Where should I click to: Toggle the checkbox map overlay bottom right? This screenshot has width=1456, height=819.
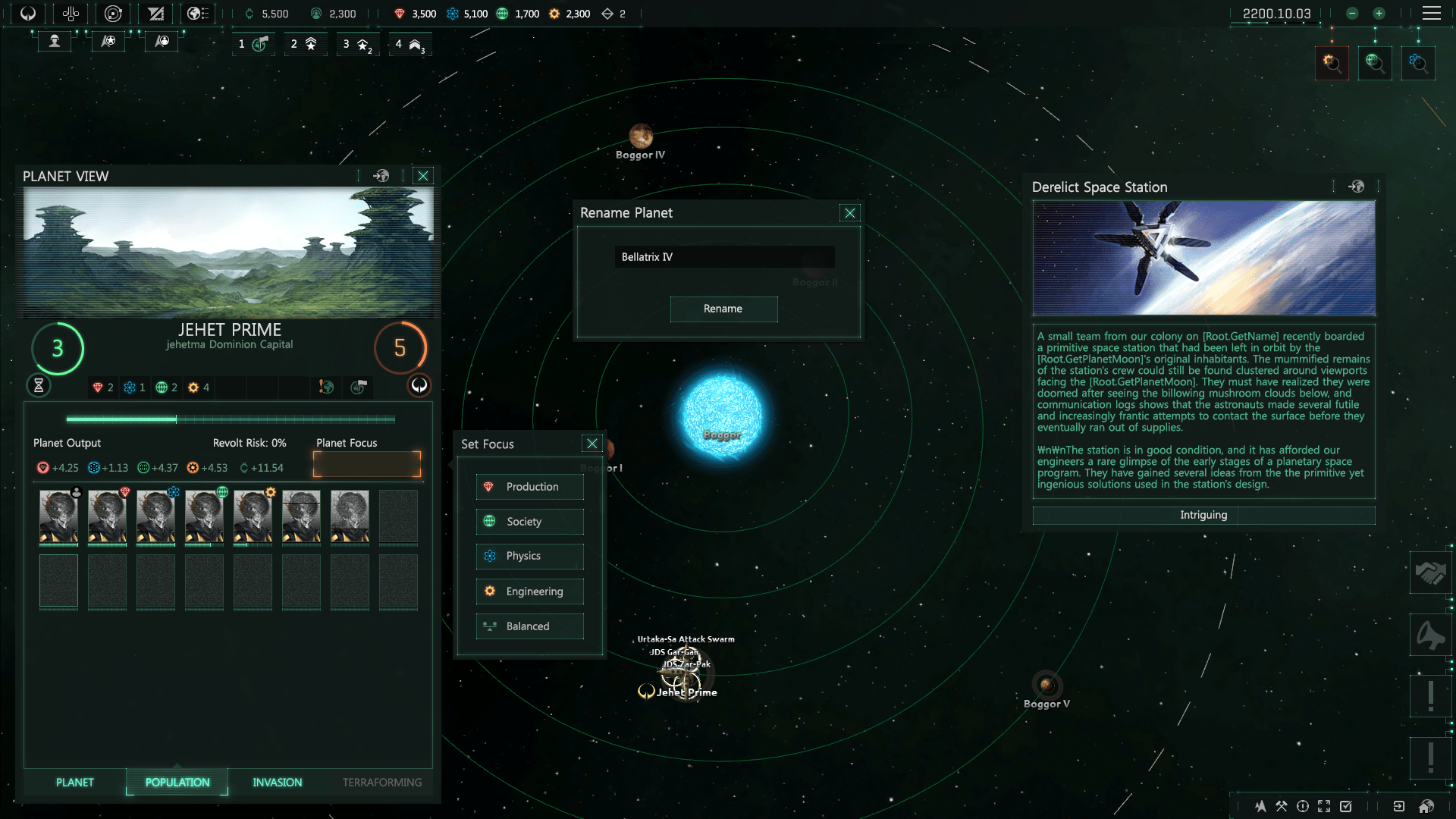click(1346, 807)
